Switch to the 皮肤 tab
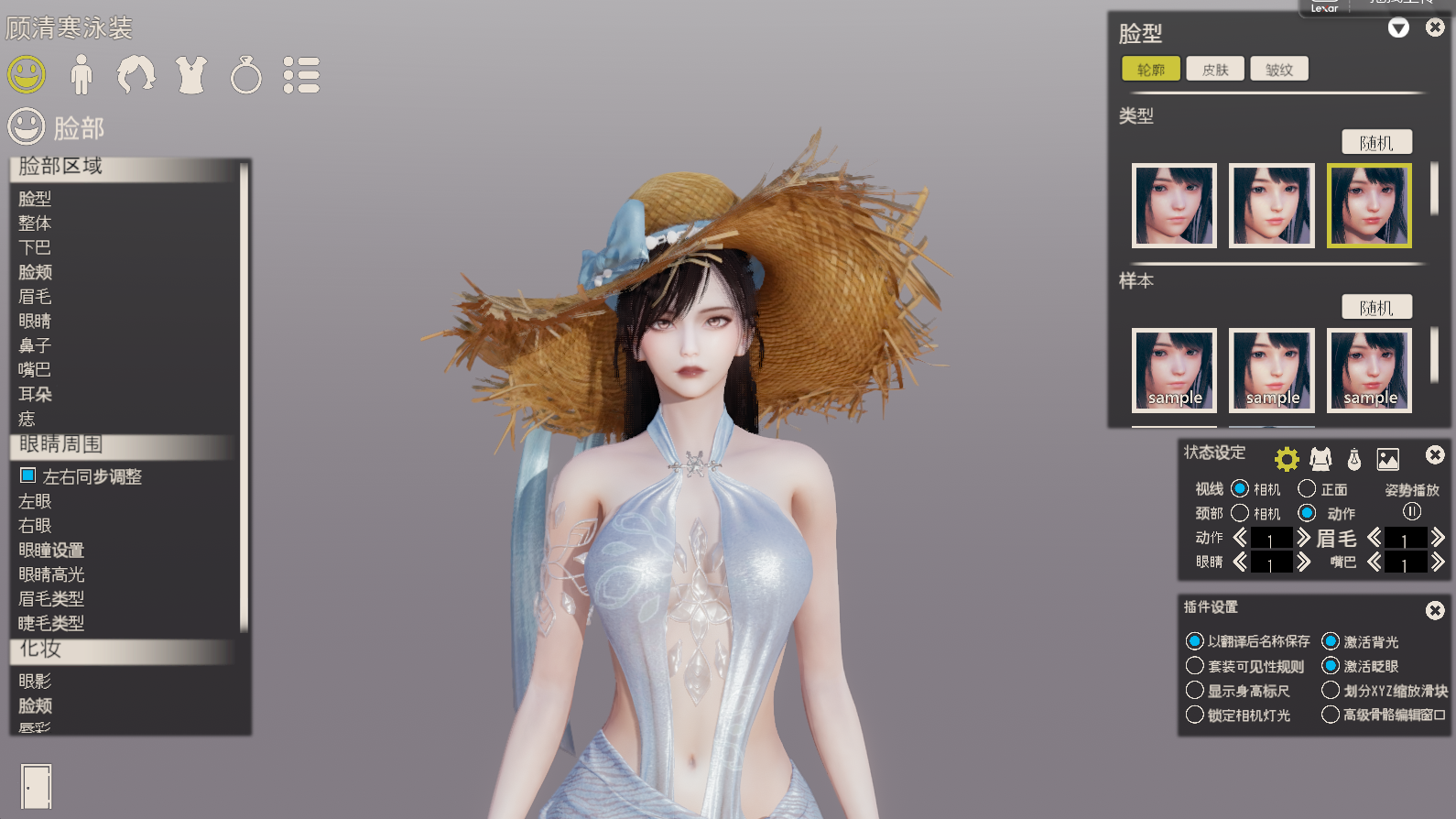 [x=1215, y=70]
